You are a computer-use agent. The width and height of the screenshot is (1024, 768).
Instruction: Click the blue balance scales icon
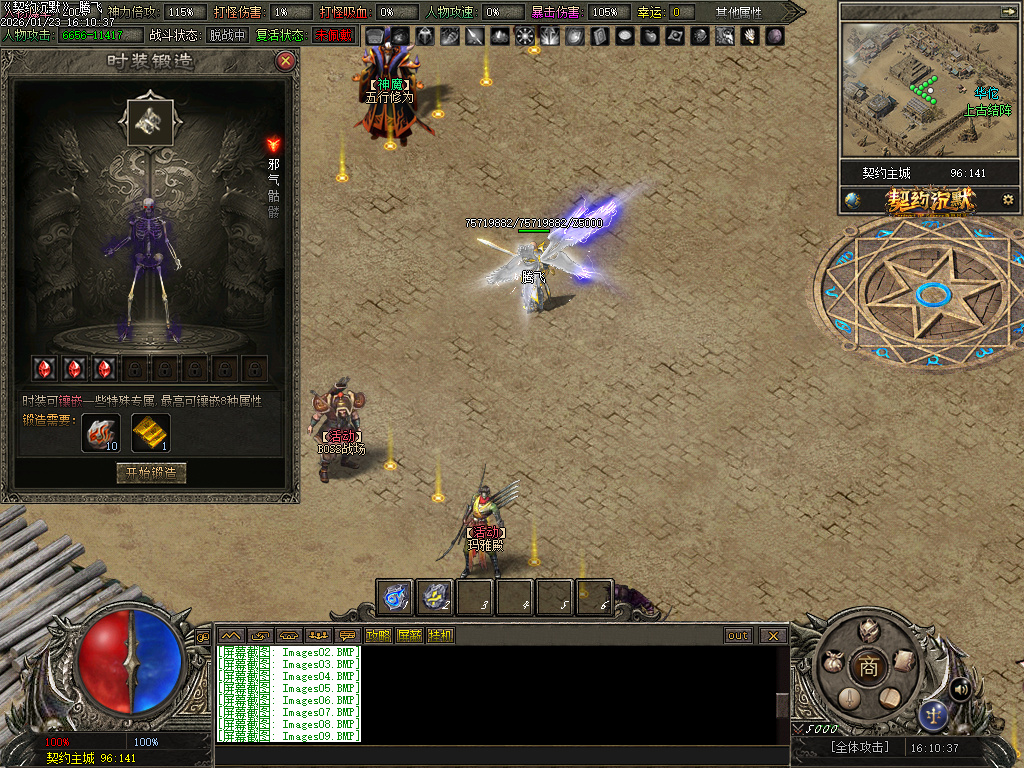click(x=934, y=714)
